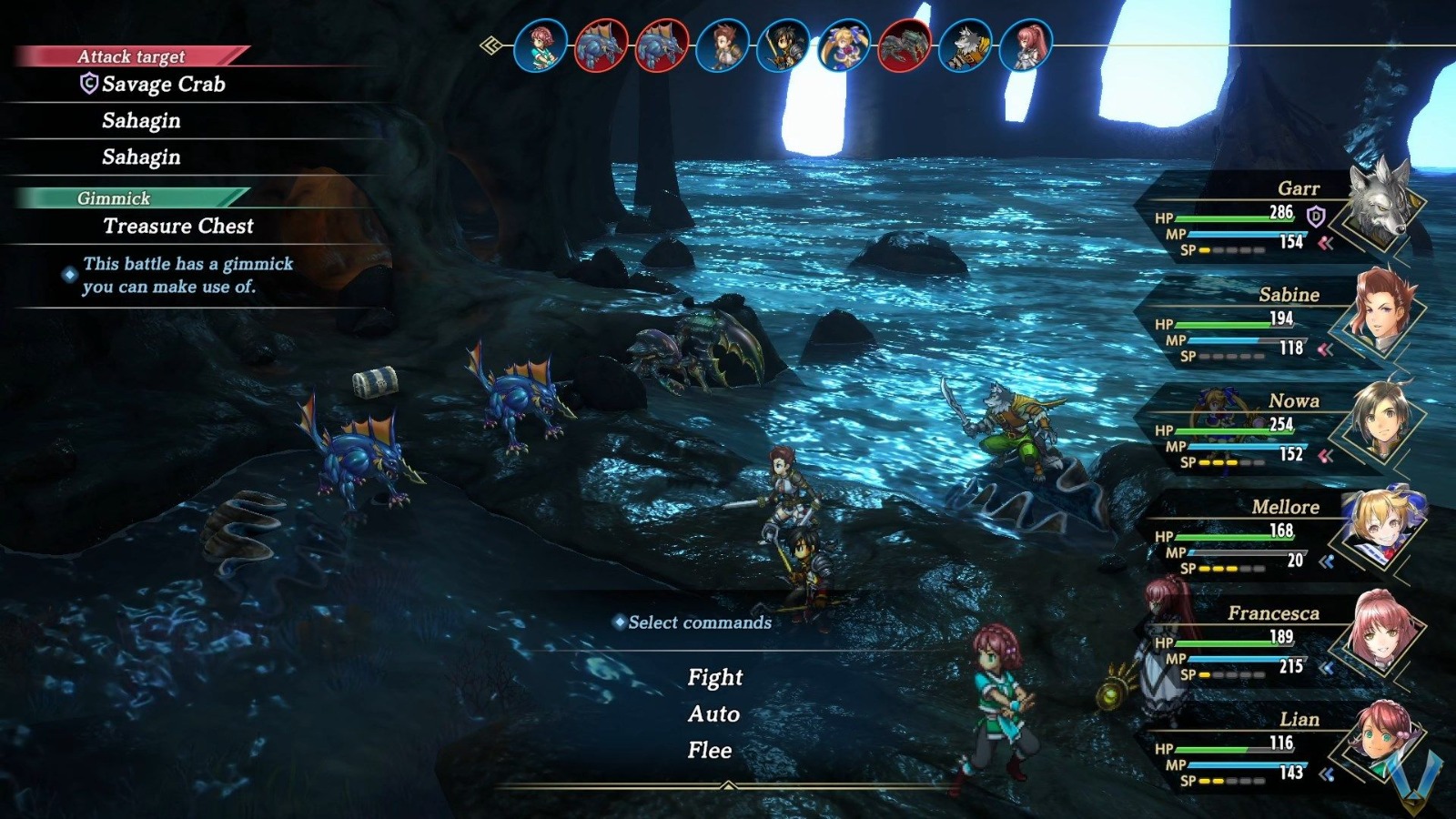Click the Fight command
This screenshot has height=819, width=1456.
tap(716, 677)
